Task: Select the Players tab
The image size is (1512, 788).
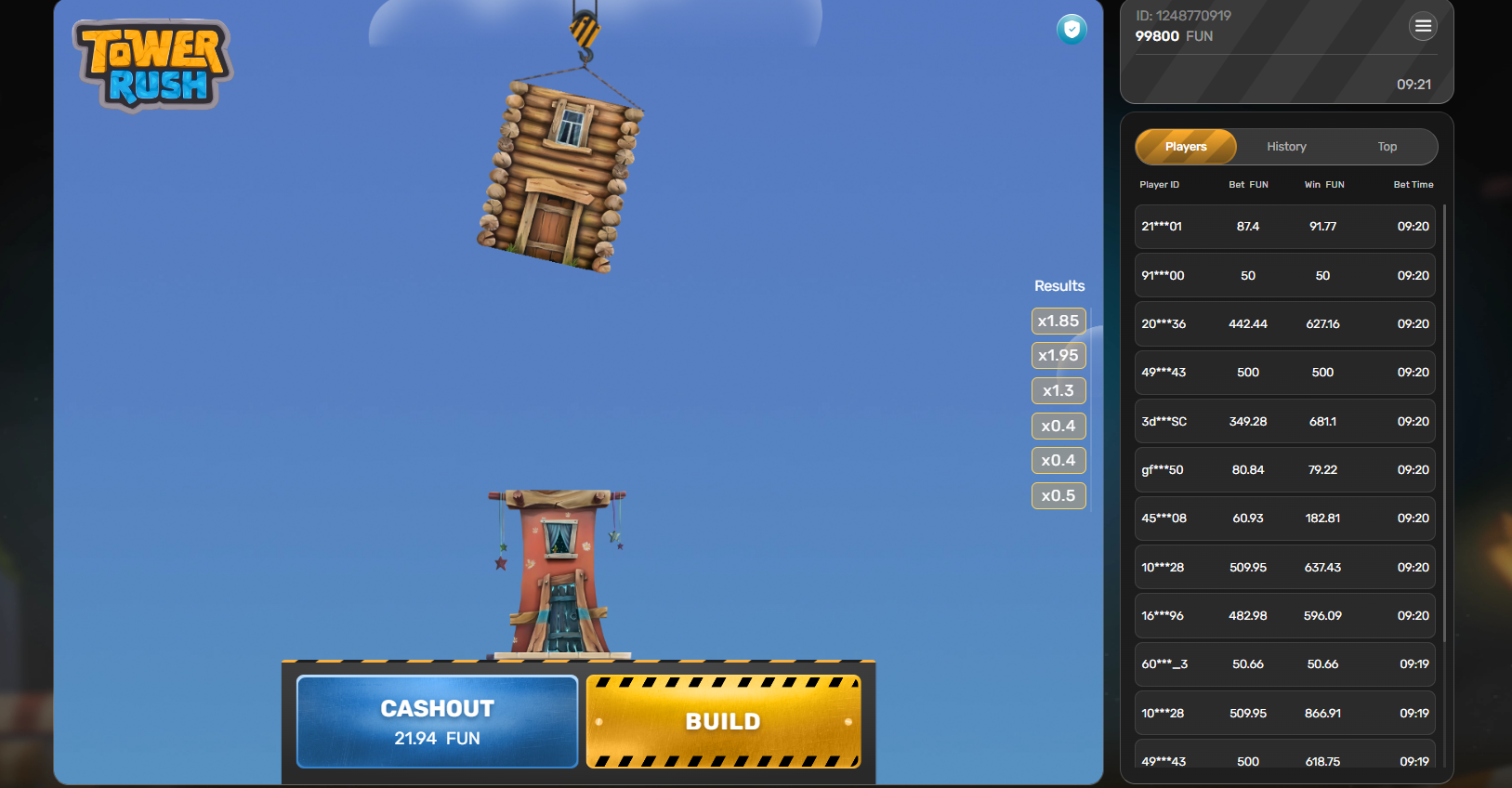Action: point(1185,146)
